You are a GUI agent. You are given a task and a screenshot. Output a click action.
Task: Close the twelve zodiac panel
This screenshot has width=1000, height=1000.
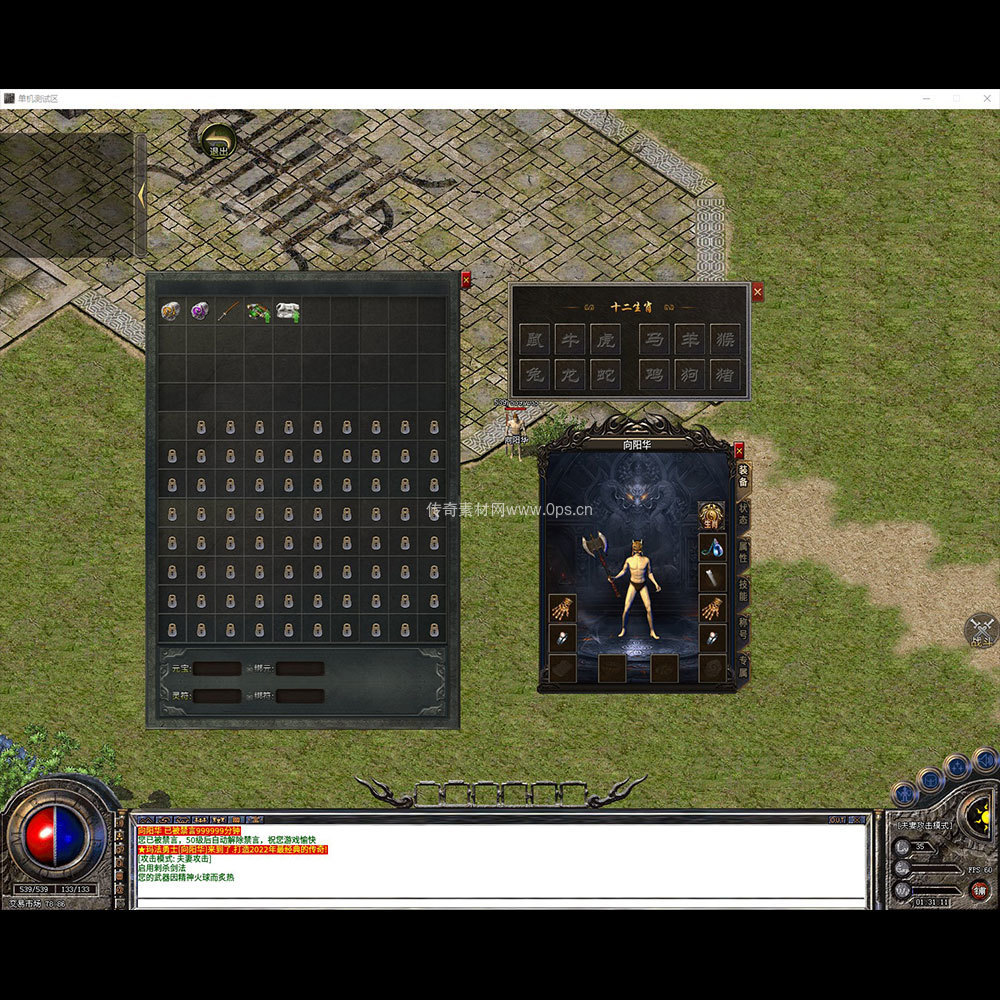coord(757,292)
